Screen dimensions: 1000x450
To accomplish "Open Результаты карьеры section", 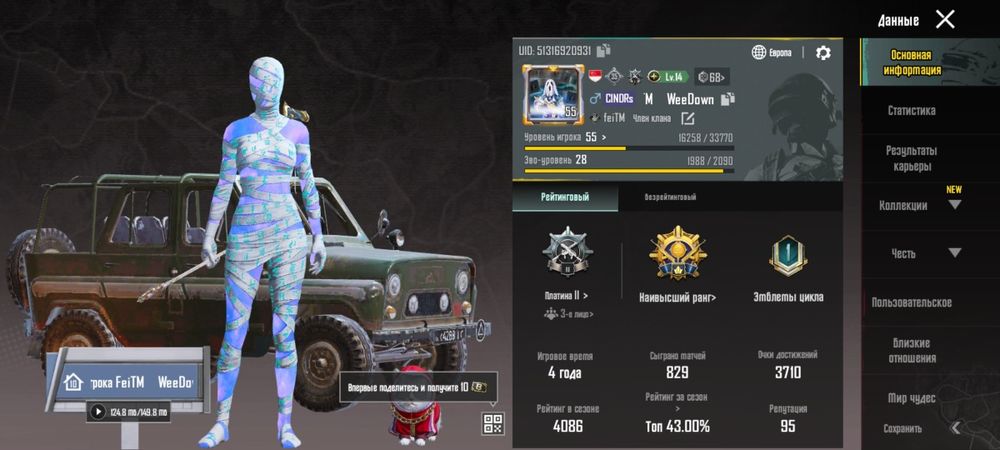I will pyautogui.click(x=911, y=158).
